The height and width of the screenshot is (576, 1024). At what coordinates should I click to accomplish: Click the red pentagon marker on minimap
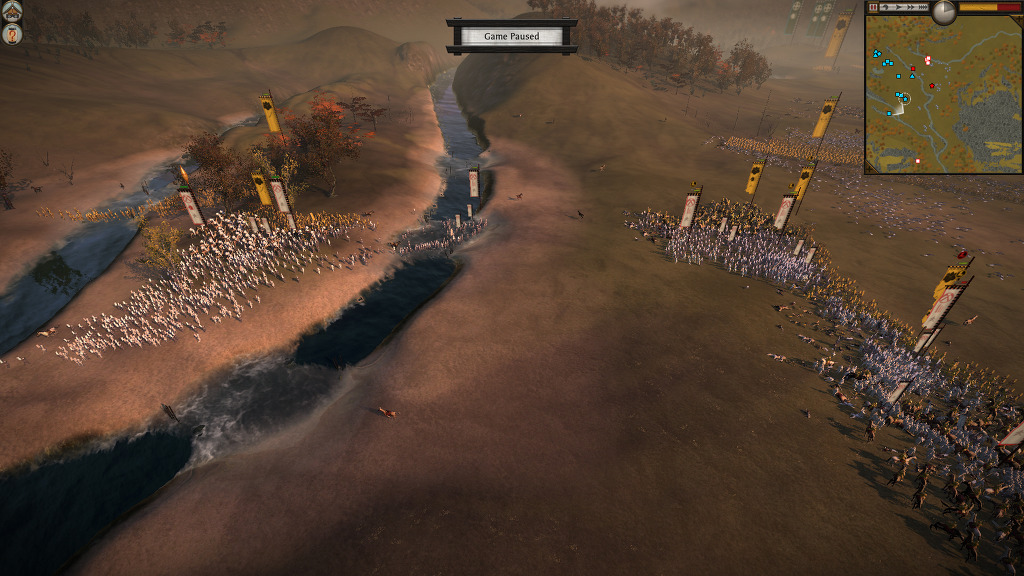coord(932,86)
